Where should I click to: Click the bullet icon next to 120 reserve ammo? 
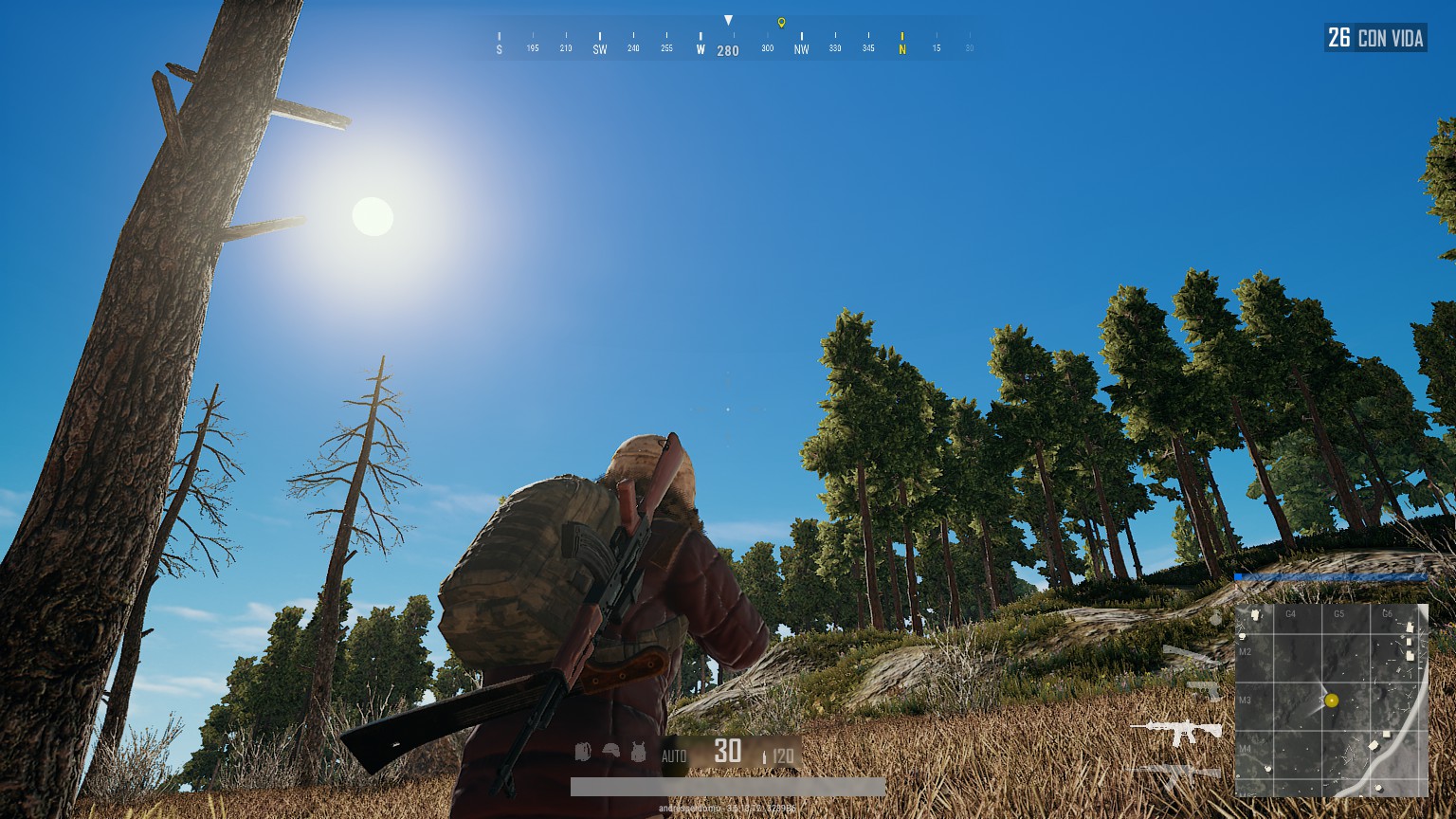[x=766, y=755]
